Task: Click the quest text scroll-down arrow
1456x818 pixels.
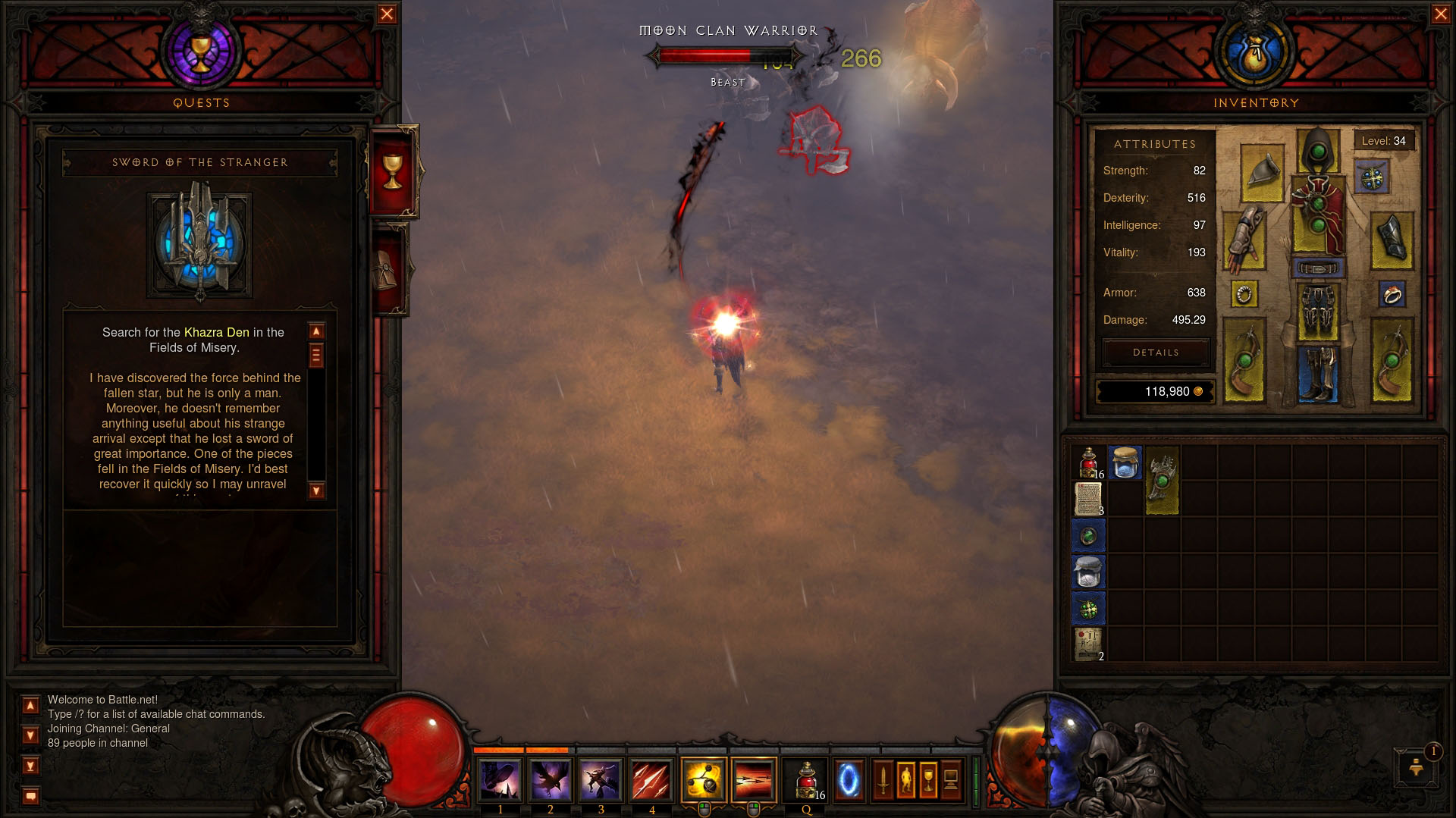Action: coord(316,491)
